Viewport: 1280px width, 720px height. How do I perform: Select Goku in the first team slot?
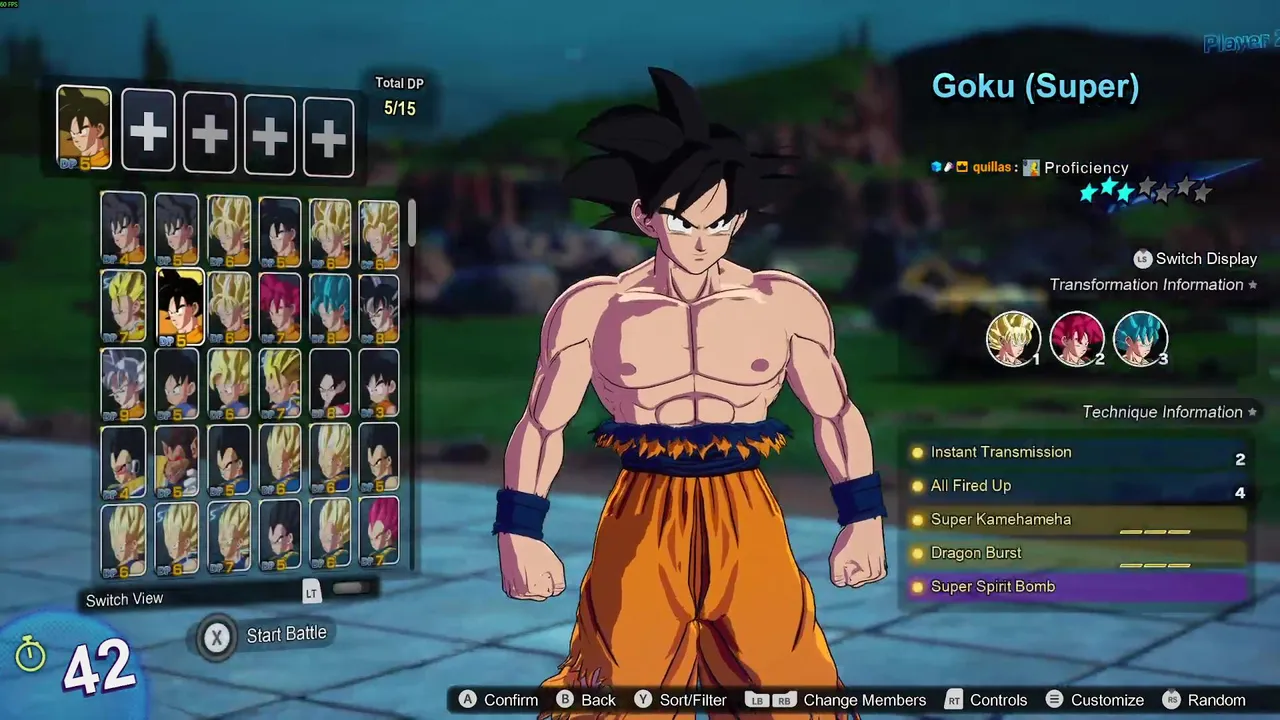(x=84, y=127)
